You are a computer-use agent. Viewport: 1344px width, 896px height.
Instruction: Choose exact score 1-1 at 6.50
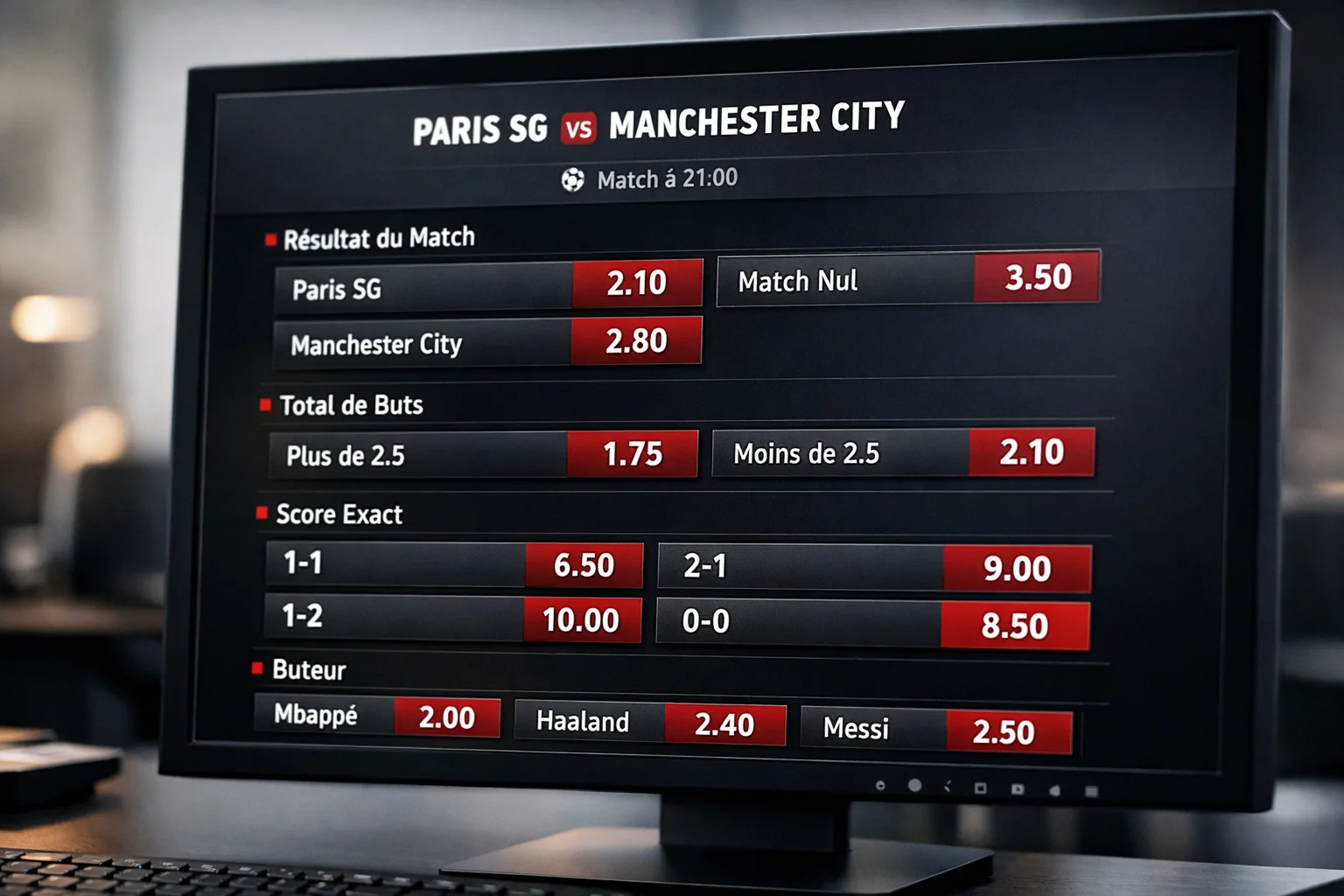[584, 565]
